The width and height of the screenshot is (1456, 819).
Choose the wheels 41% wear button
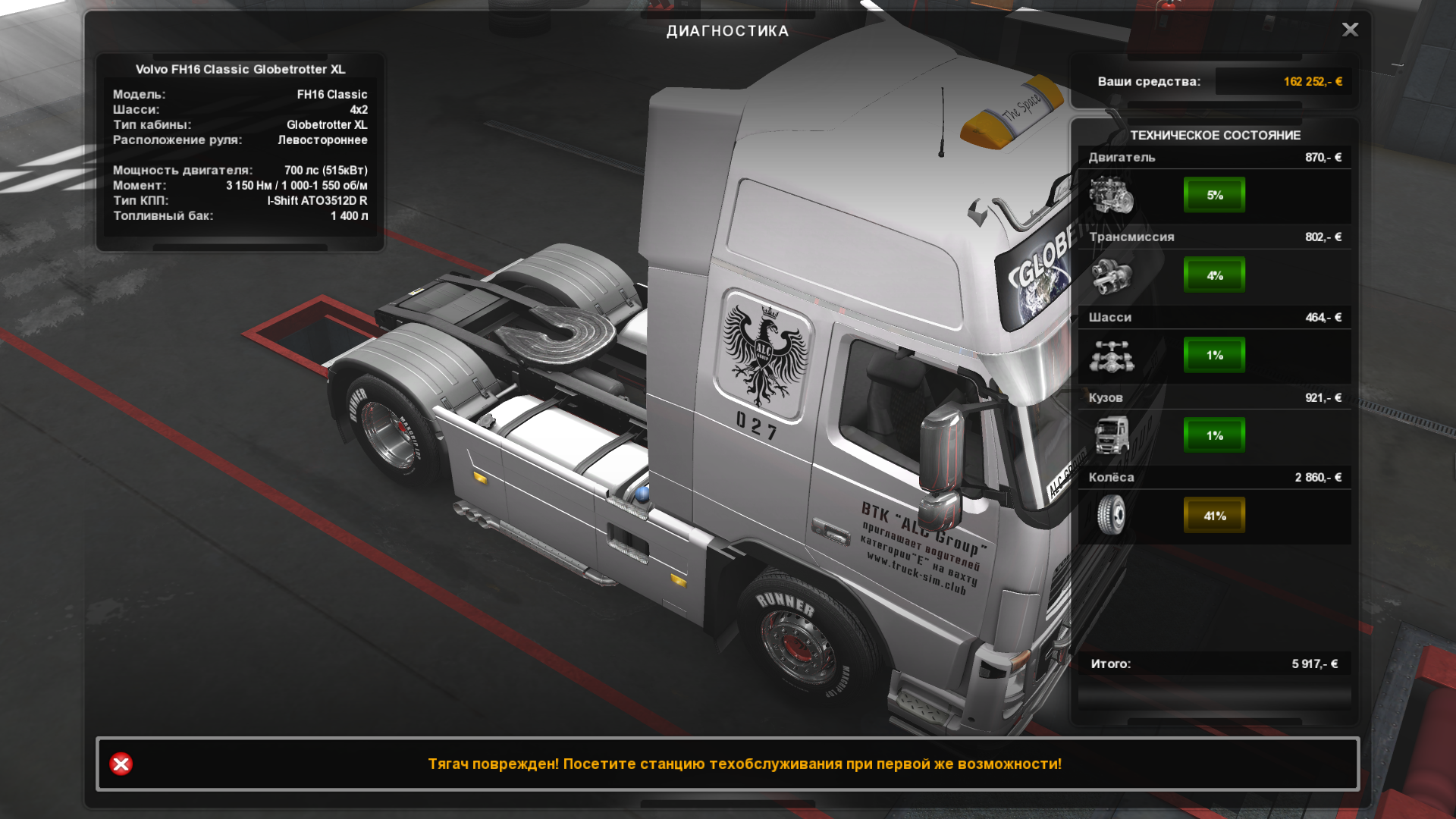click(1214, 516)
